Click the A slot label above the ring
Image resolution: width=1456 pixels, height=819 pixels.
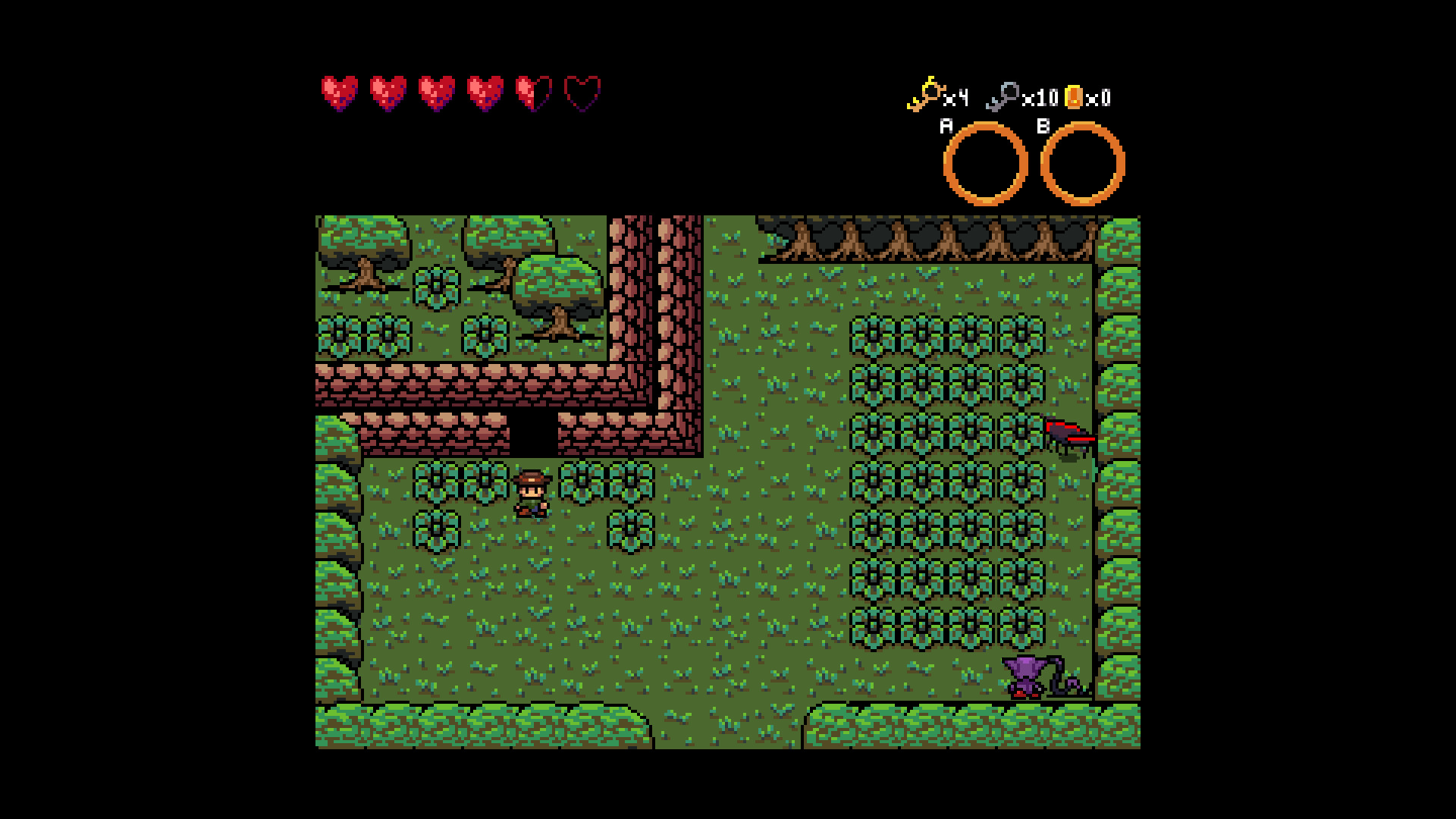[x=945, y=125]
